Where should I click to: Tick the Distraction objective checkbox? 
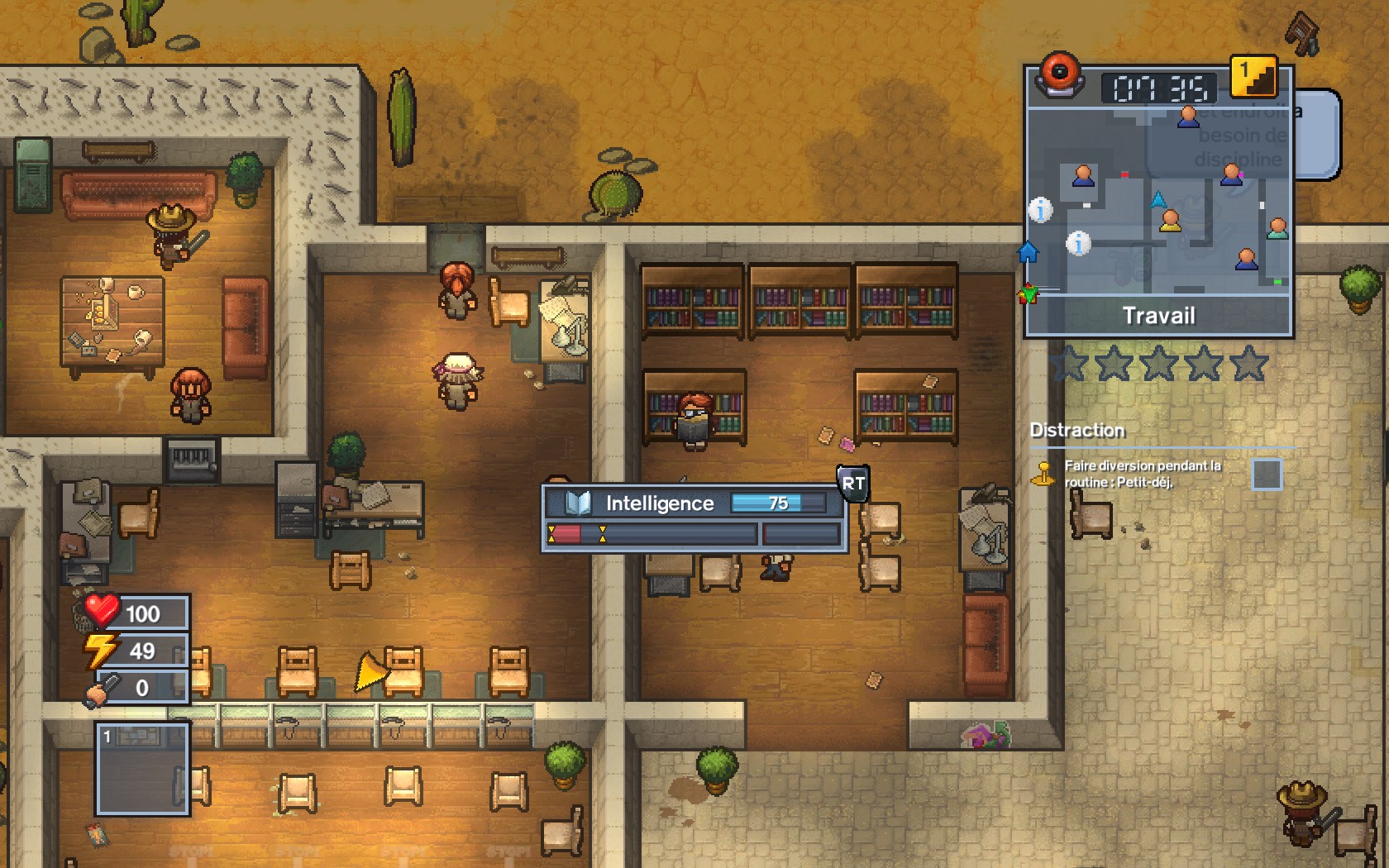(x=1266, y=475)
